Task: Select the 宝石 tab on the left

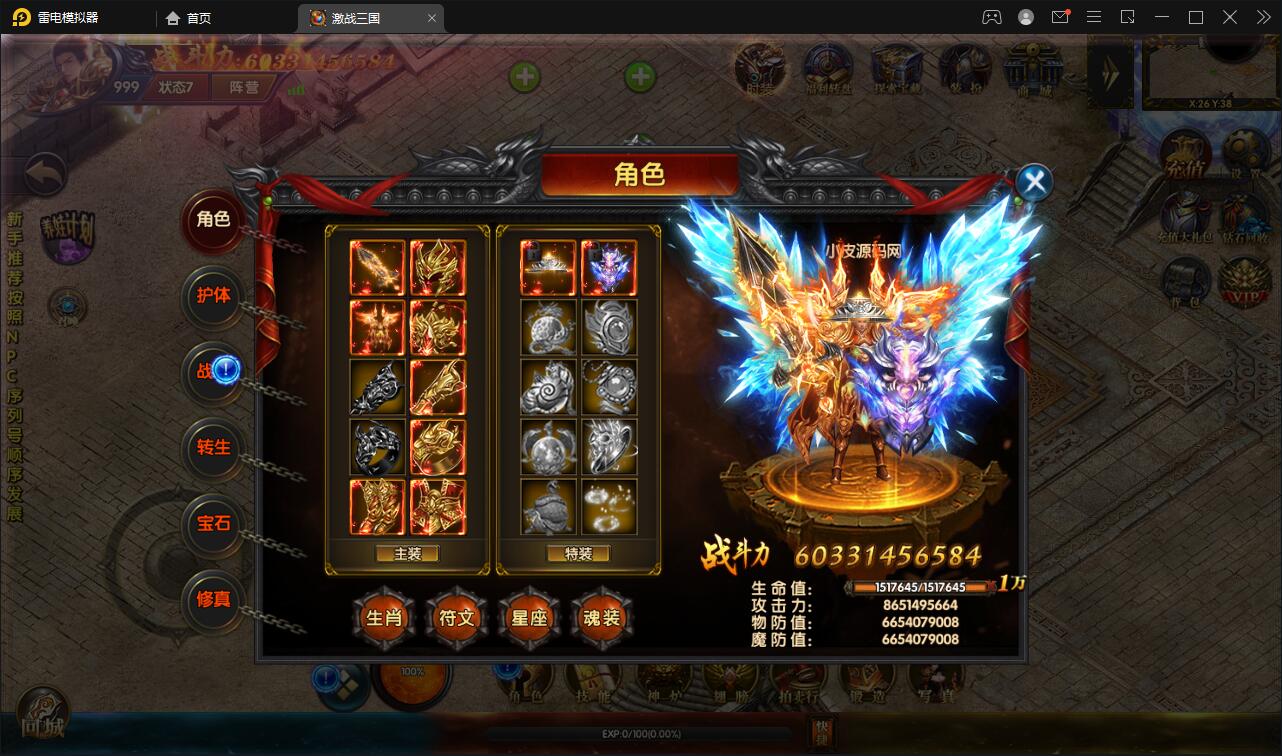Action: pos(213,525)
